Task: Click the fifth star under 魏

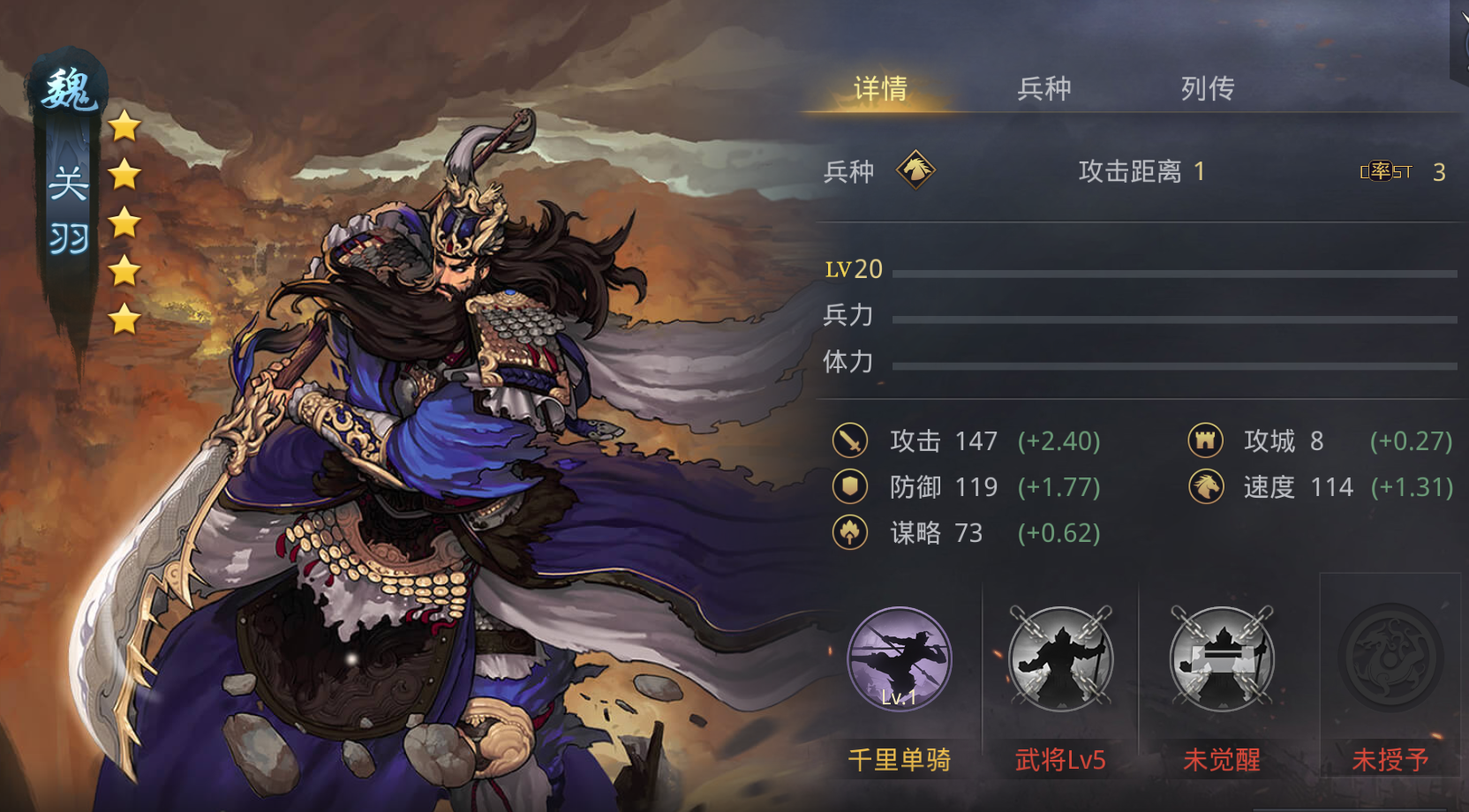Action: [x=124, y=317]
